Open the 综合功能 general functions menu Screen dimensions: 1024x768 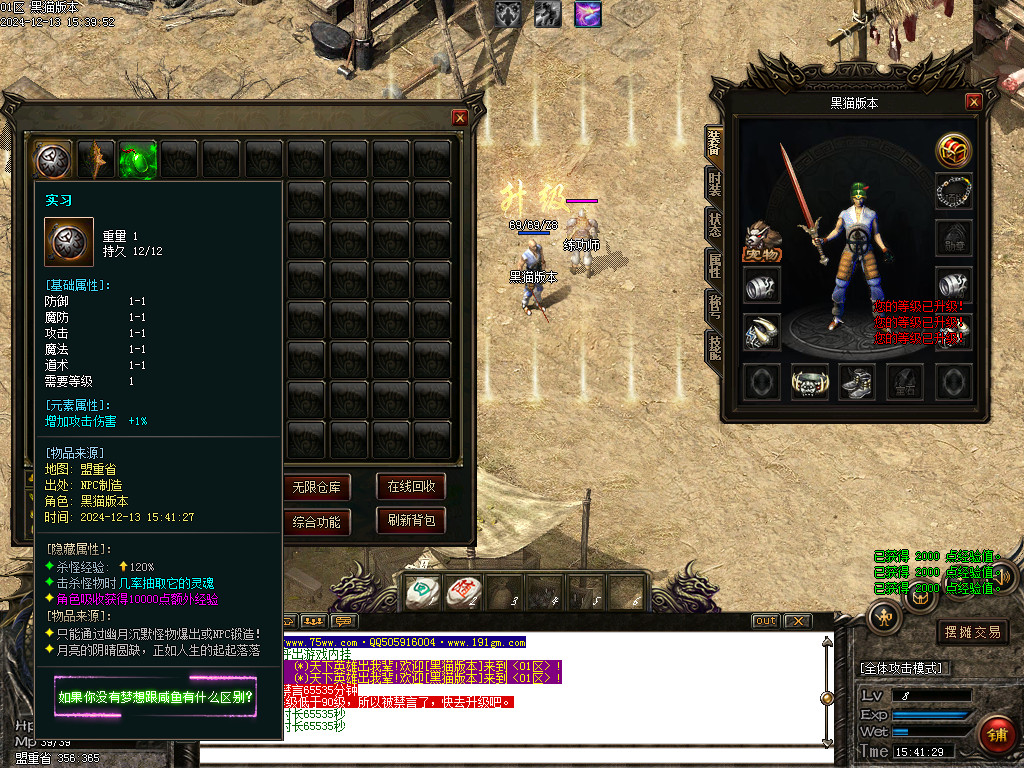(x=316, y=521)
